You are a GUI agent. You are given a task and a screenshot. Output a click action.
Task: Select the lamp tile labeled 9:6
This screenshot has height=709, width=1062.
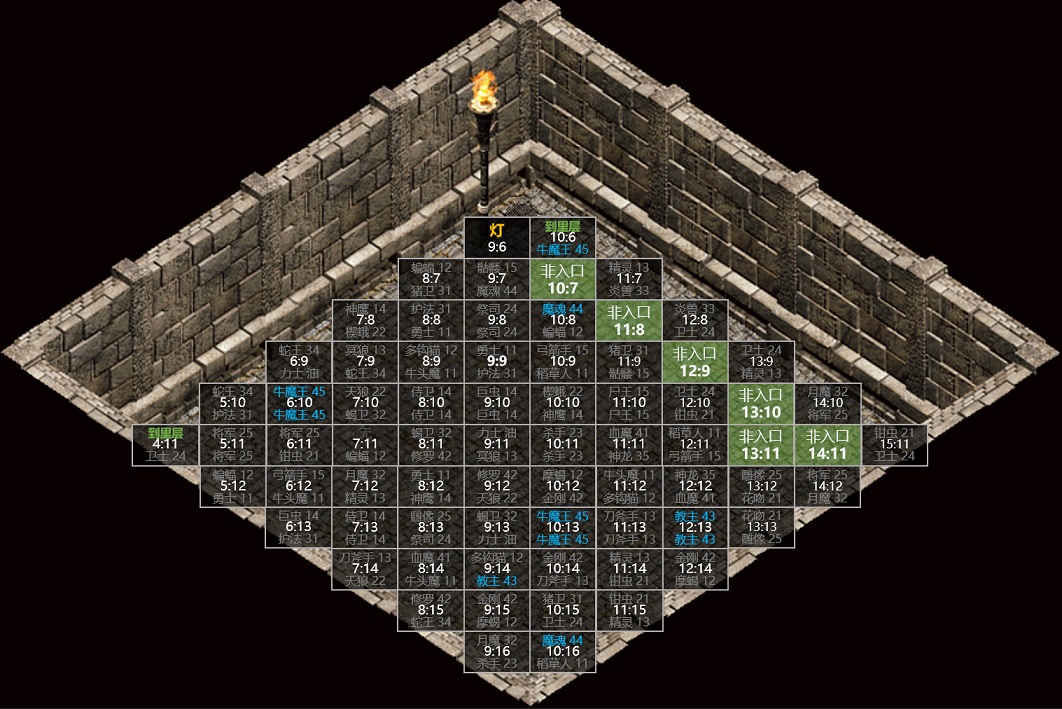(x=497, y=238)
